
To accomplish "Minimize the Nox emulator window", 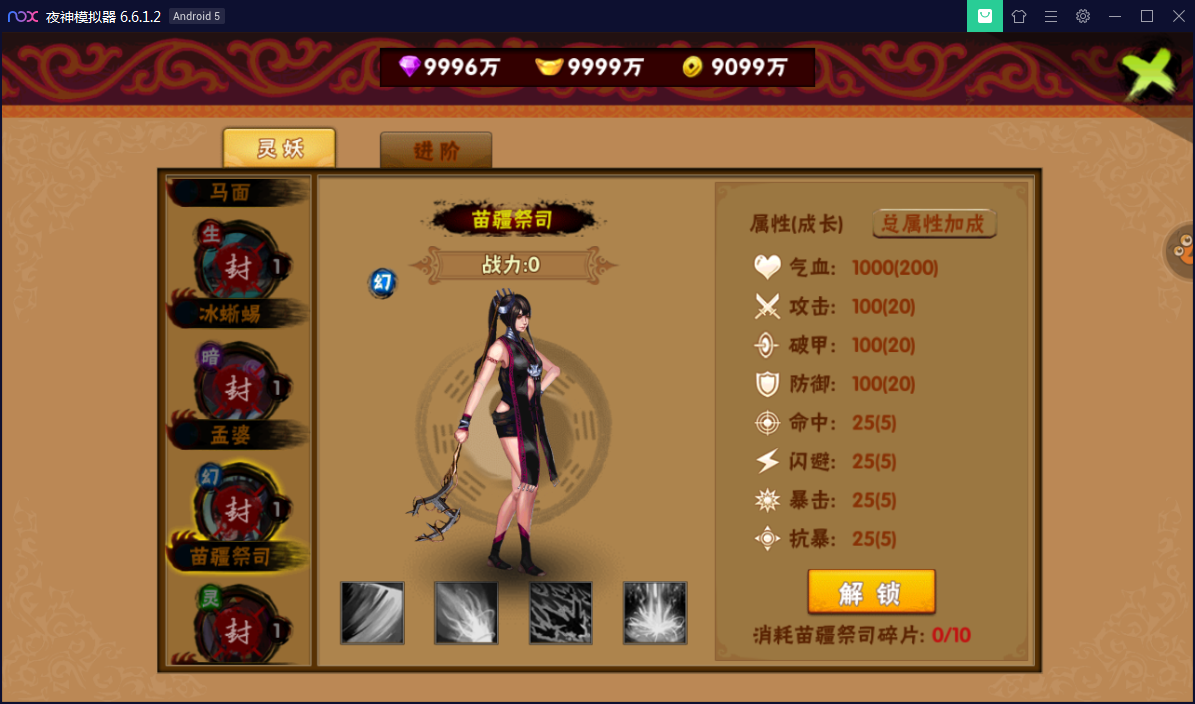I will click(1115, 16).
